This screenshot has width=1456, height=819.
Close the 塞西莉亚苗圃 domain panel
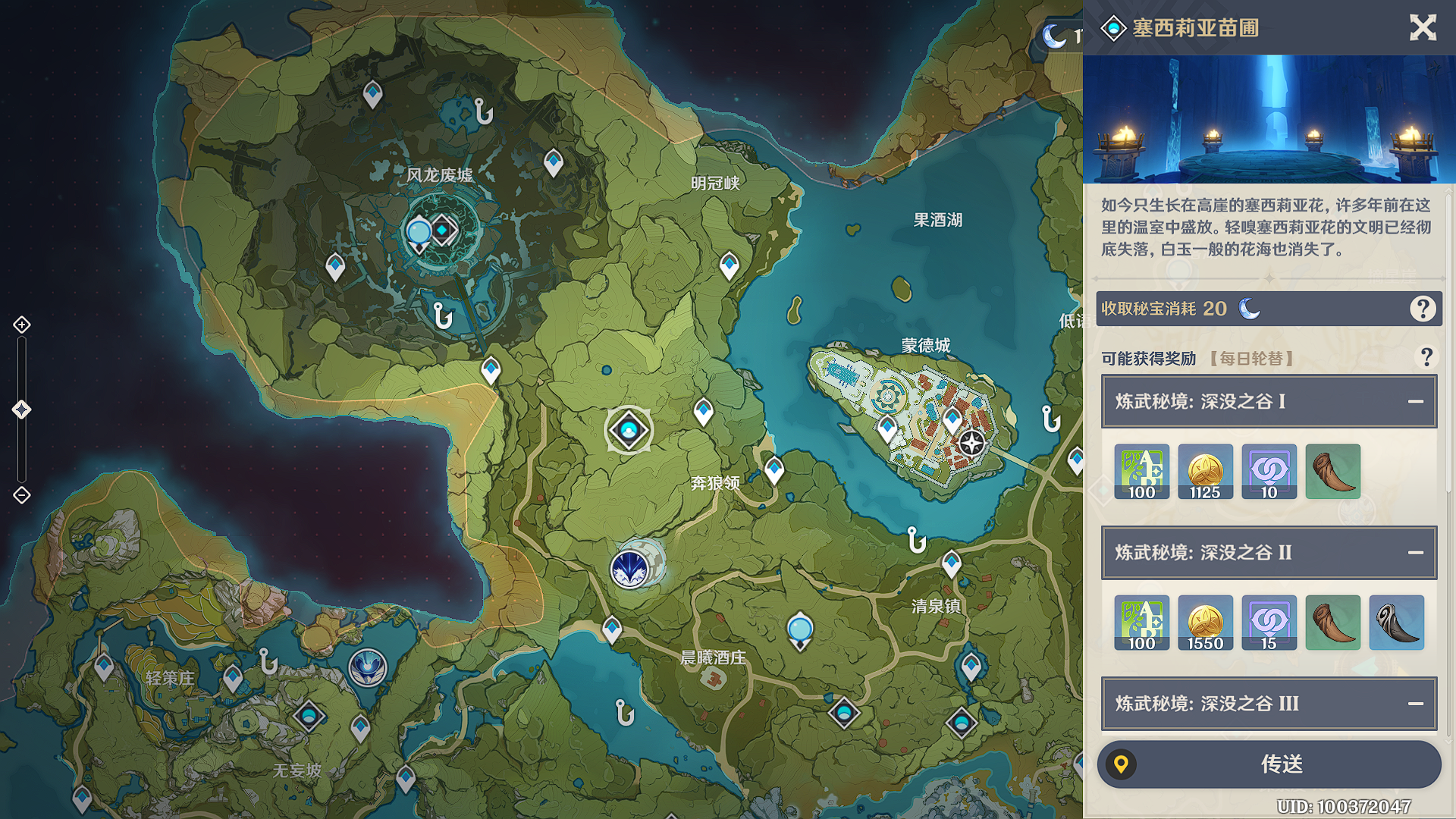[1423, 28]
